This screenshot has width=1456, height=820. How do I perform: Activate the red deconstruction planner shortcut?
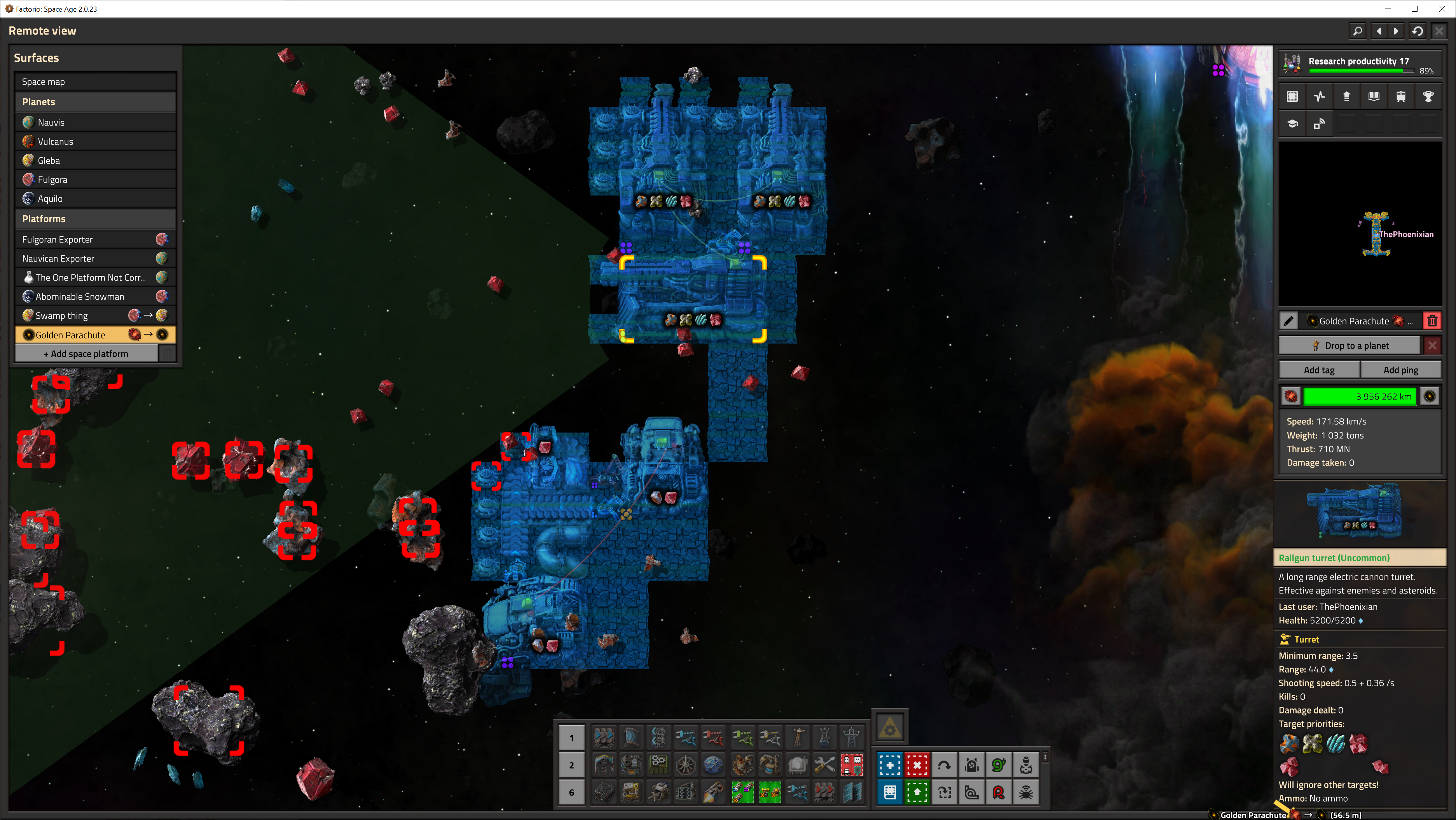tap(916, 765)
